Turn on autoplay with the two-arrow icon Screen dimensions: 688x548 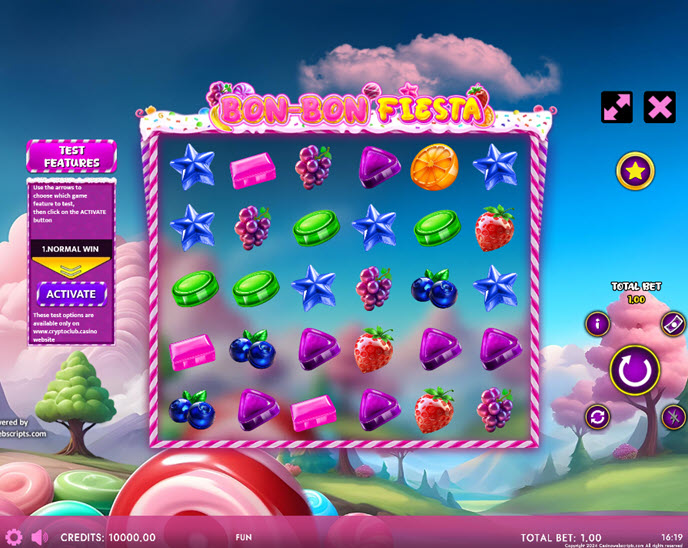pyautogui.click(x=598, y=416)
